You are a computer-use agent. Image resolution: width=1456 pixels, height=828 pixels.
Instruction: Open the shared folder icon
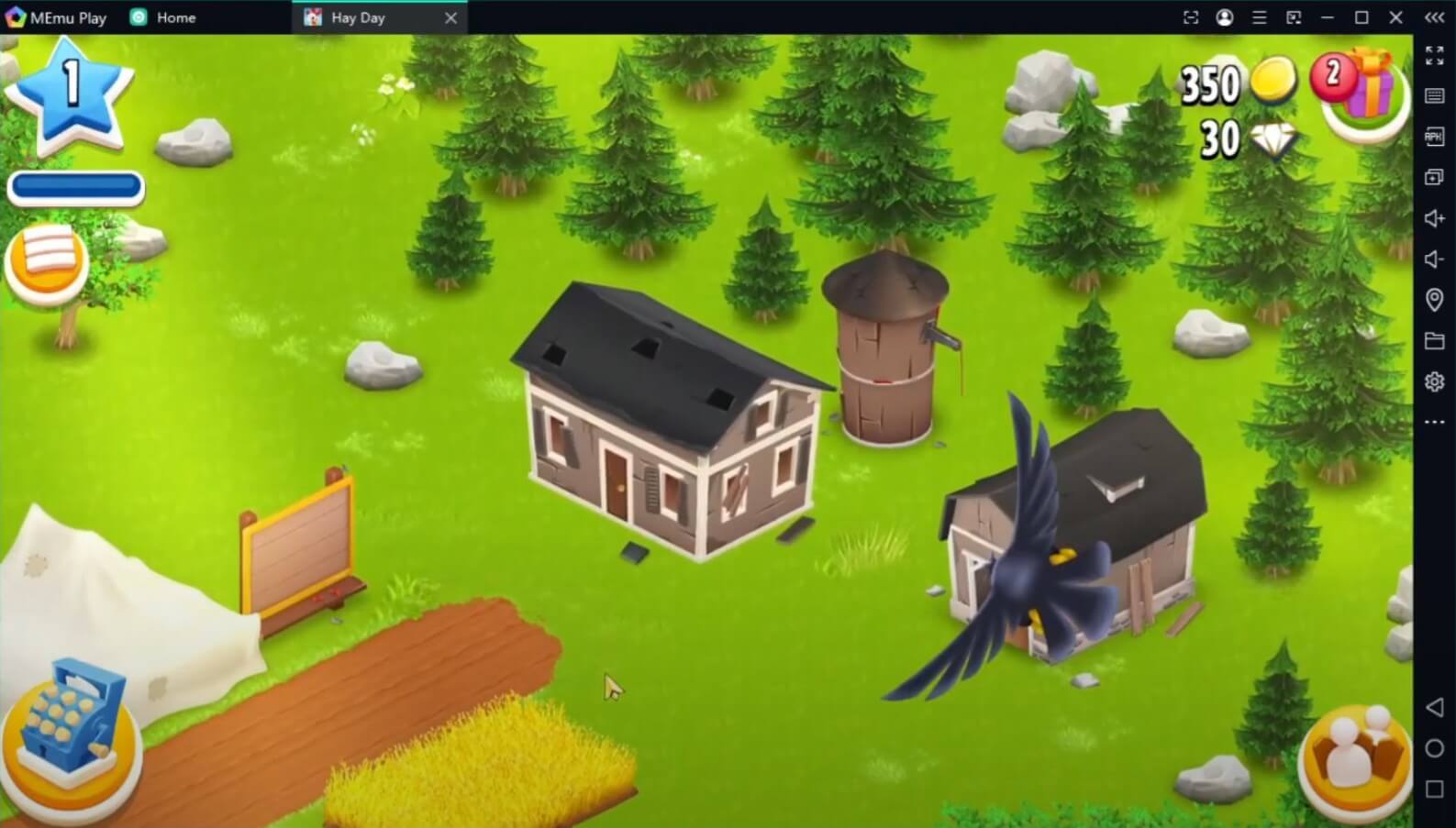pos(1434,340)
